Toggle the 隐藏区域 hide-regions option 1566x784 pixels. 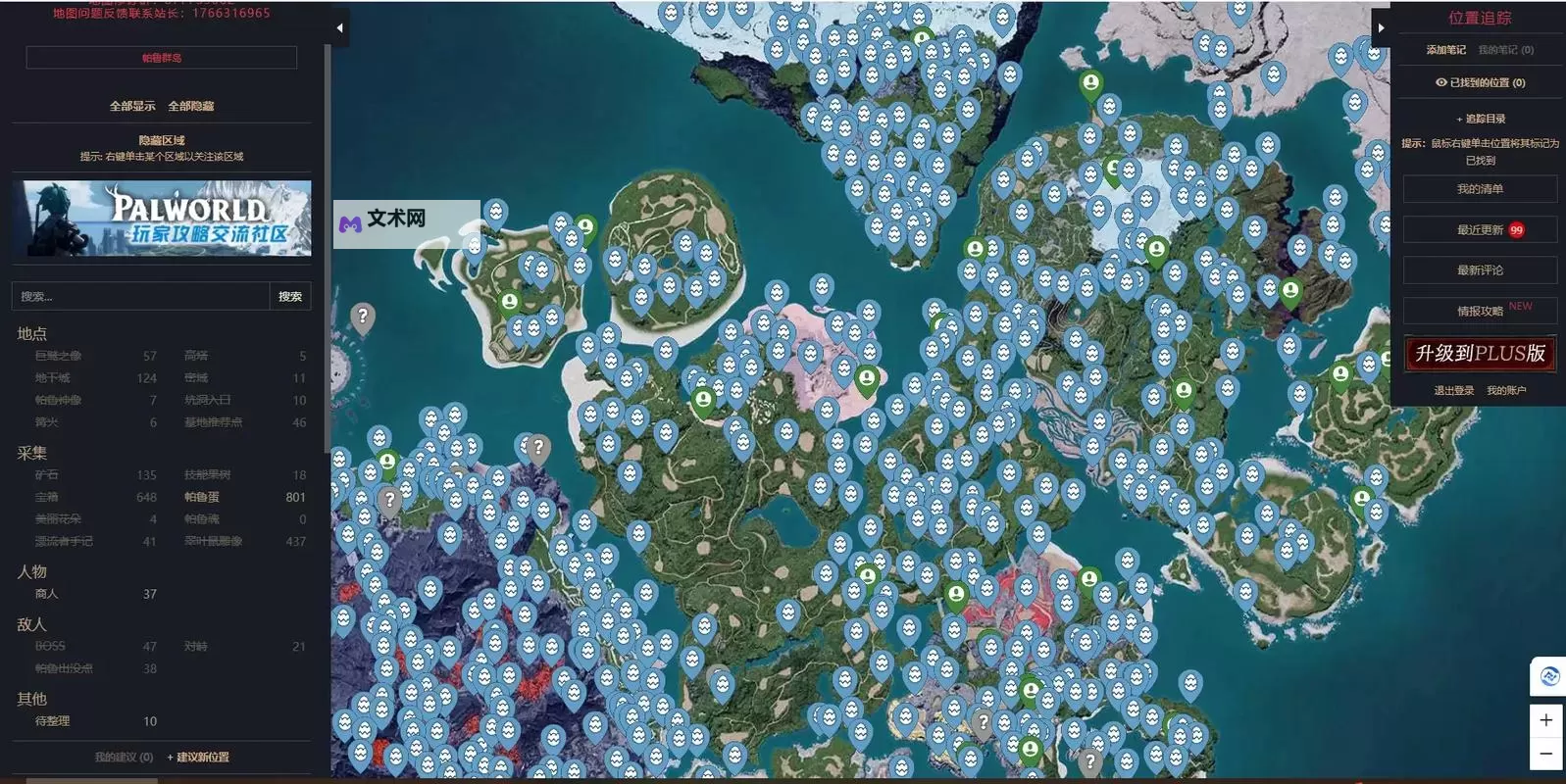[162, 140]
